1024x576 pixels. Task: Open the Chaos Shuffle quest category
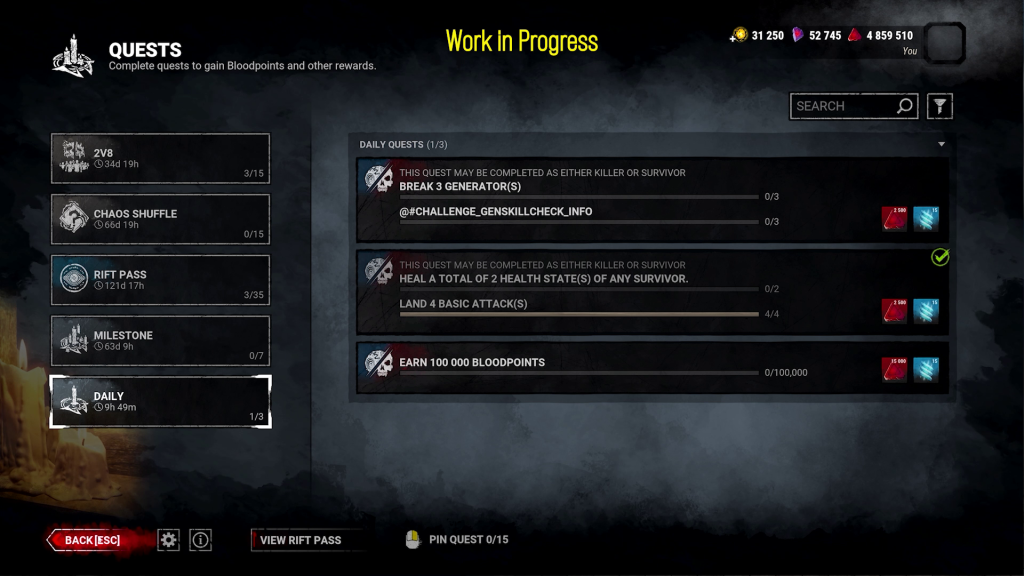point(160,219)
